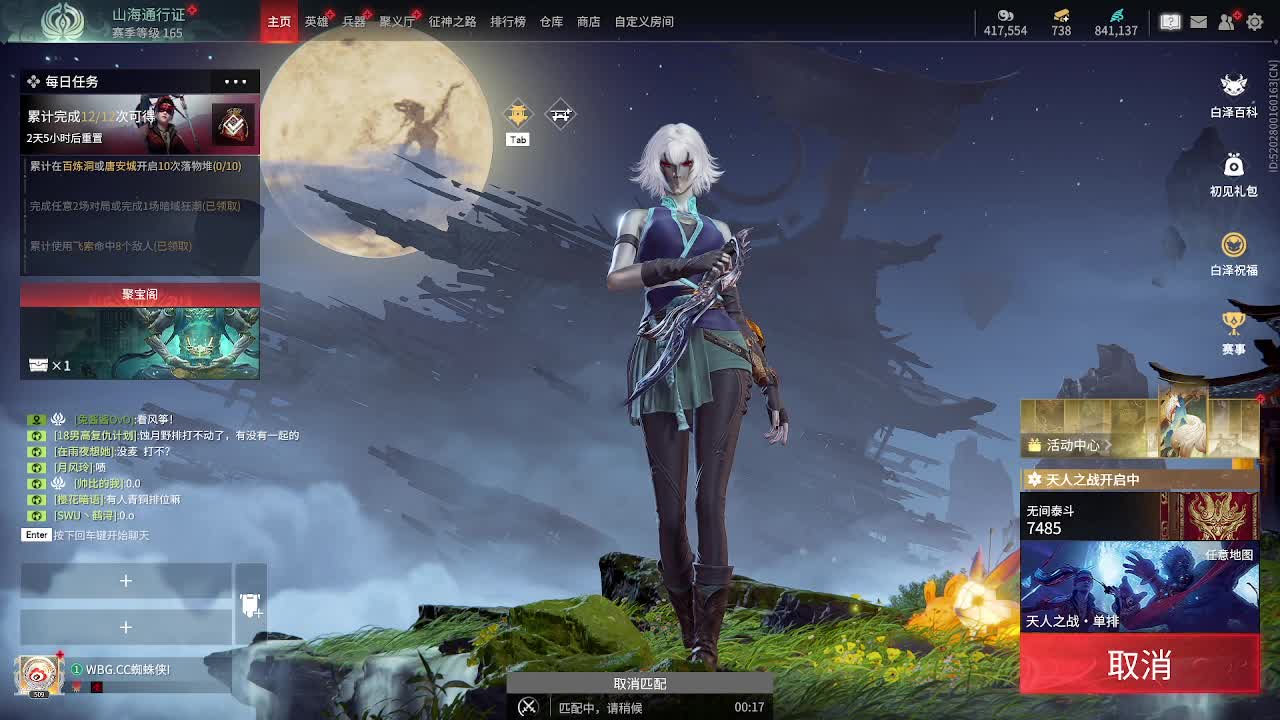Click the red 取消 cancel button
Viewport: 1280px width, 720px height.
click(1139, 664)
